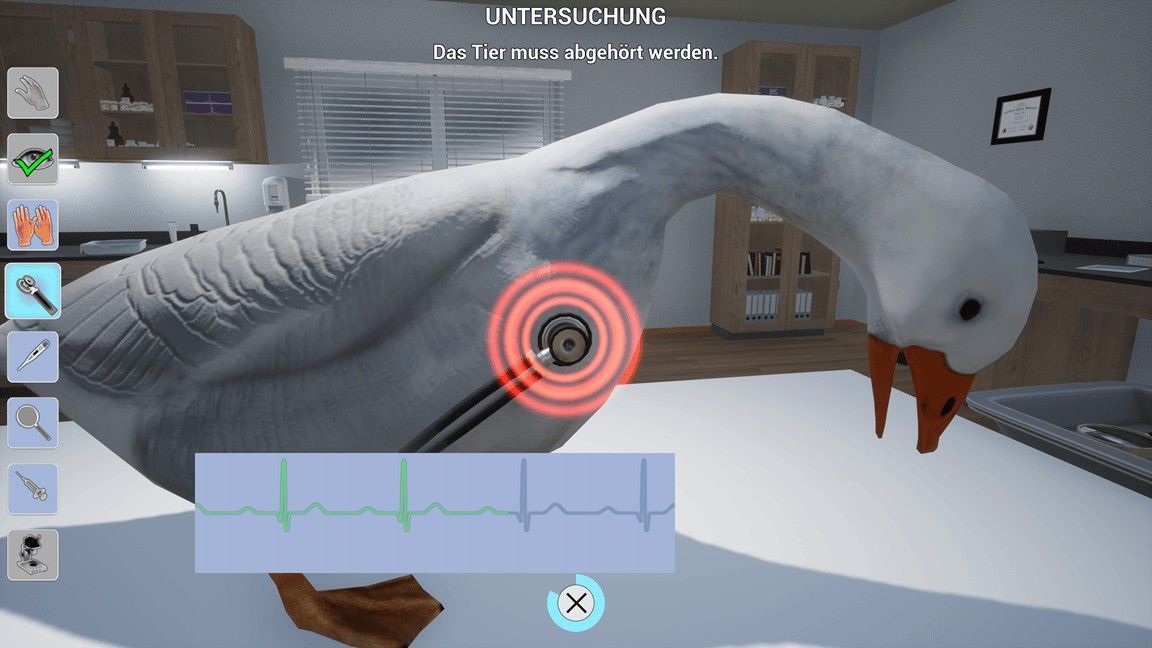Open the microscope tool
The height and width of the screenshot is (648, 1152).
pos(33,555)
